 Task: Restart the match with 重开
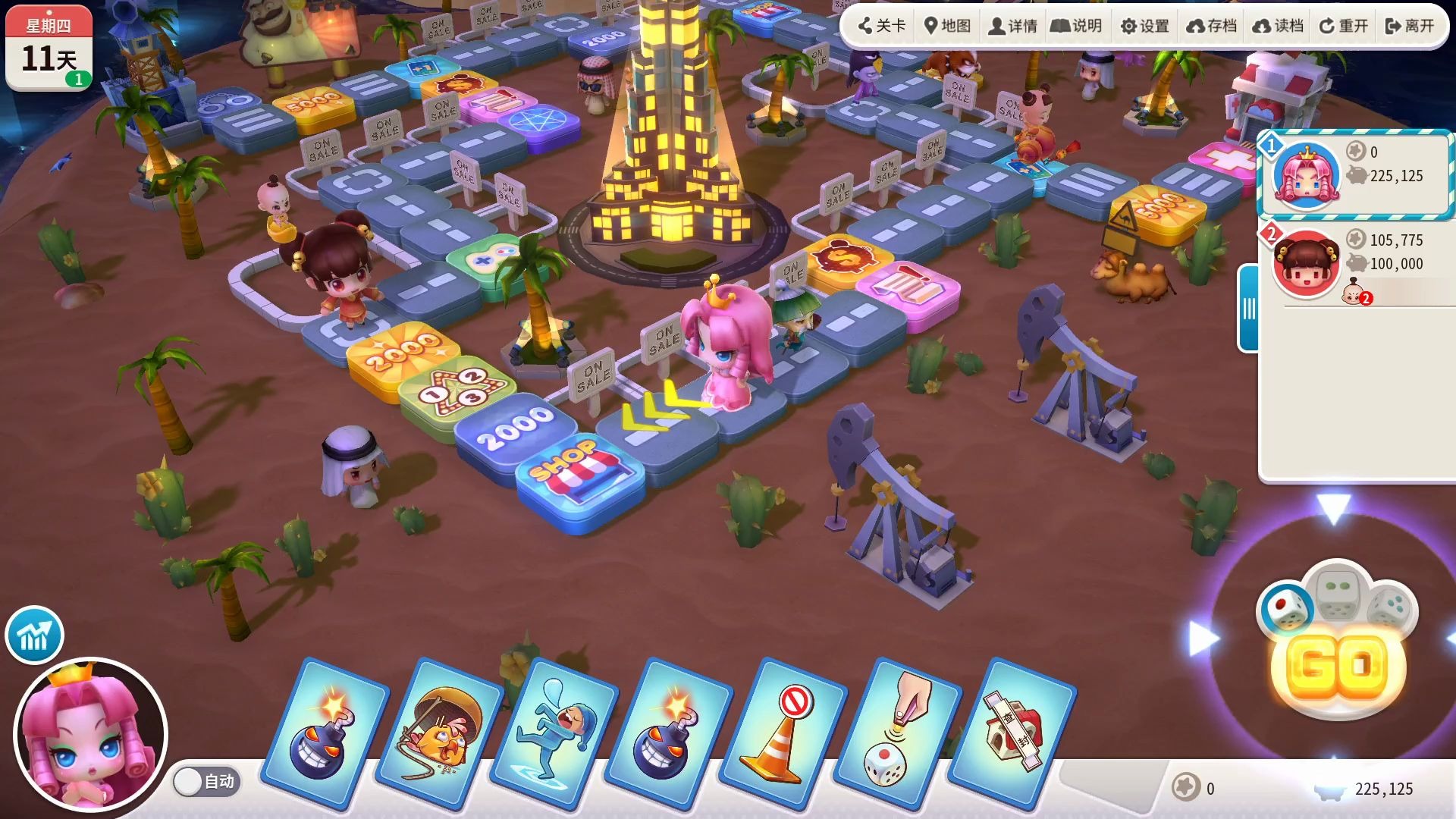coord(1345,26)
